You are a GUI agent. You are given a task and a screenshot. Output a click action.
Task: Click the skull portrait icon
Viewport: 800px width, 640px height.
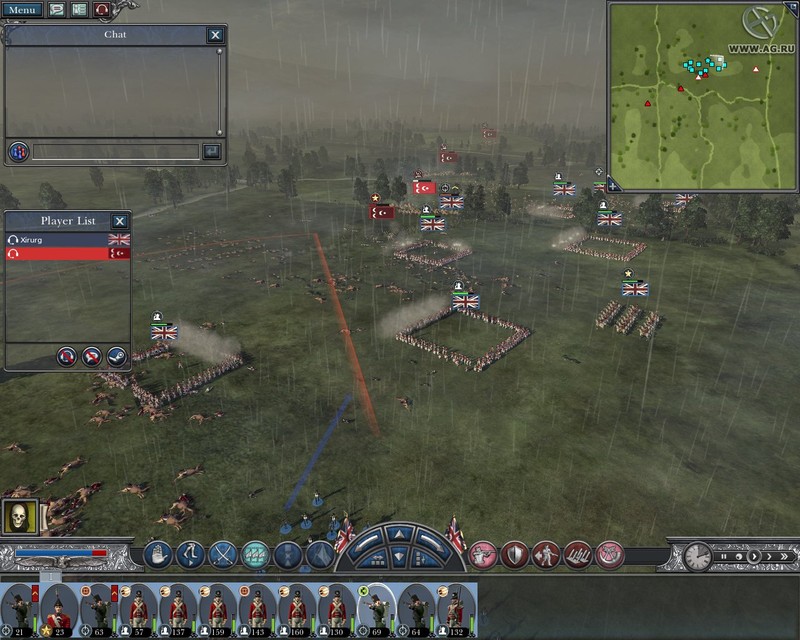[19, 516]
